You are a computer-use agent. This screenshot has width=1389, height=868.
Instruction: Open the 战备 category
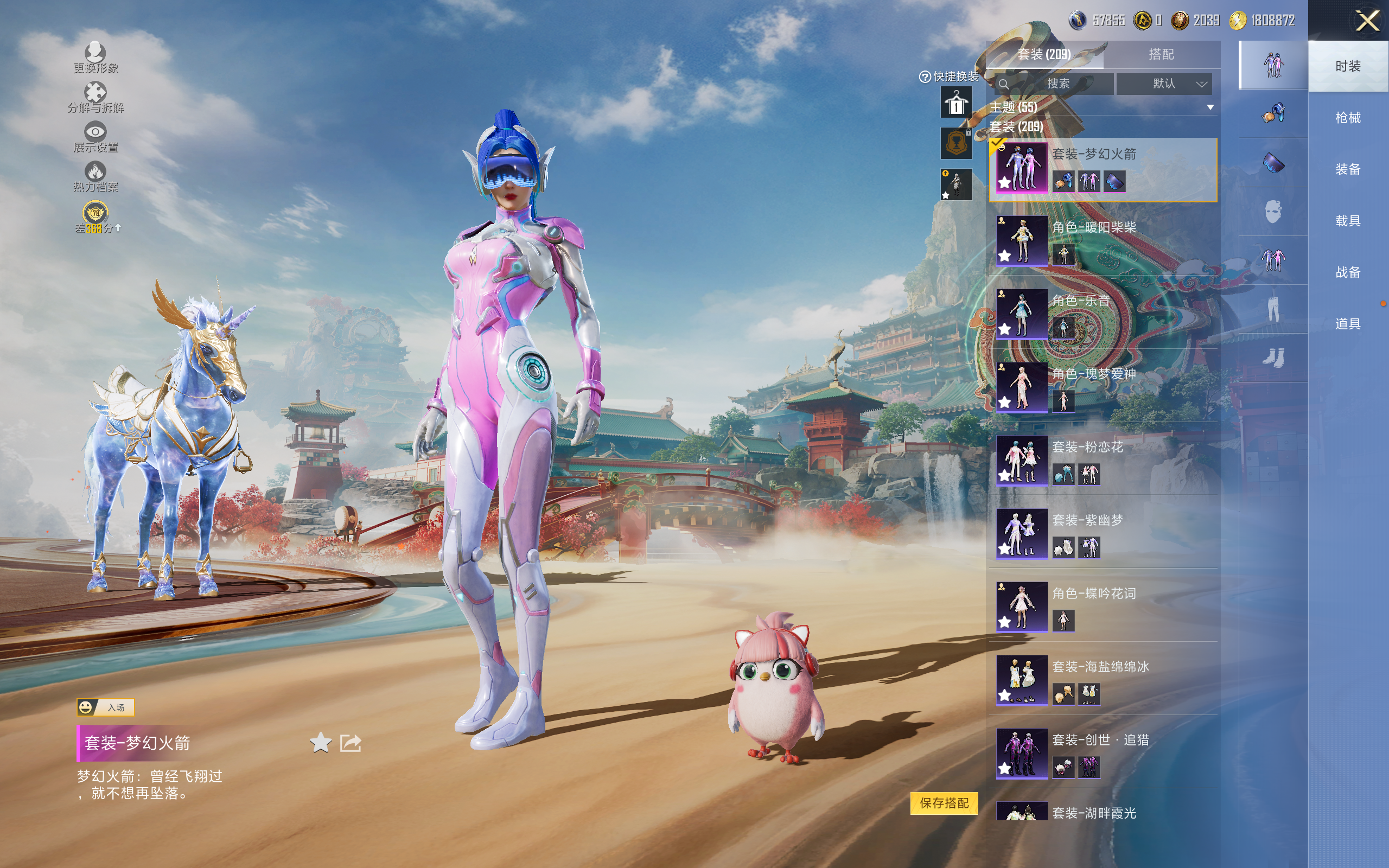[1348, 272]
